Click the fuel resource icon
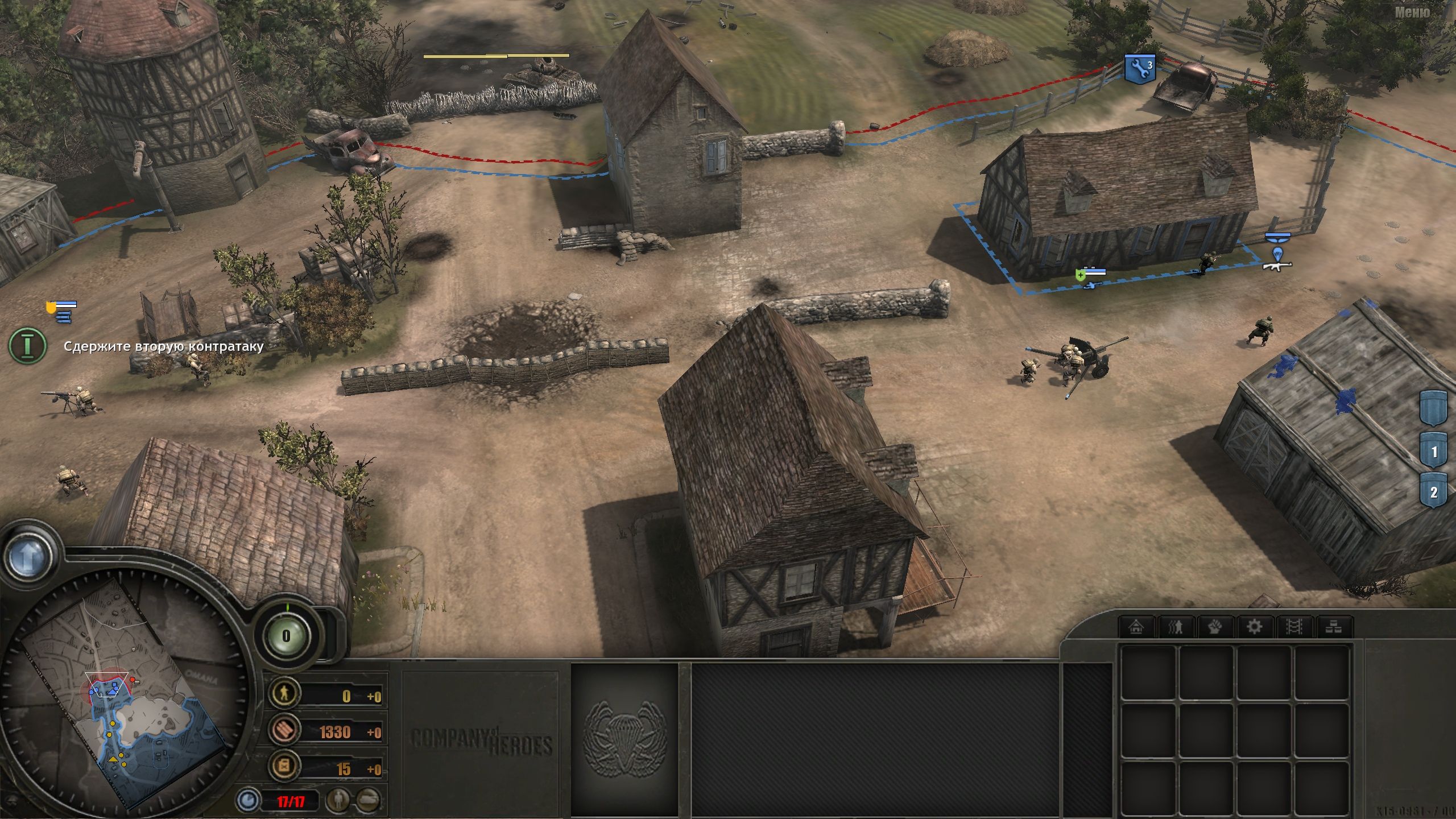 pos(284,766)
